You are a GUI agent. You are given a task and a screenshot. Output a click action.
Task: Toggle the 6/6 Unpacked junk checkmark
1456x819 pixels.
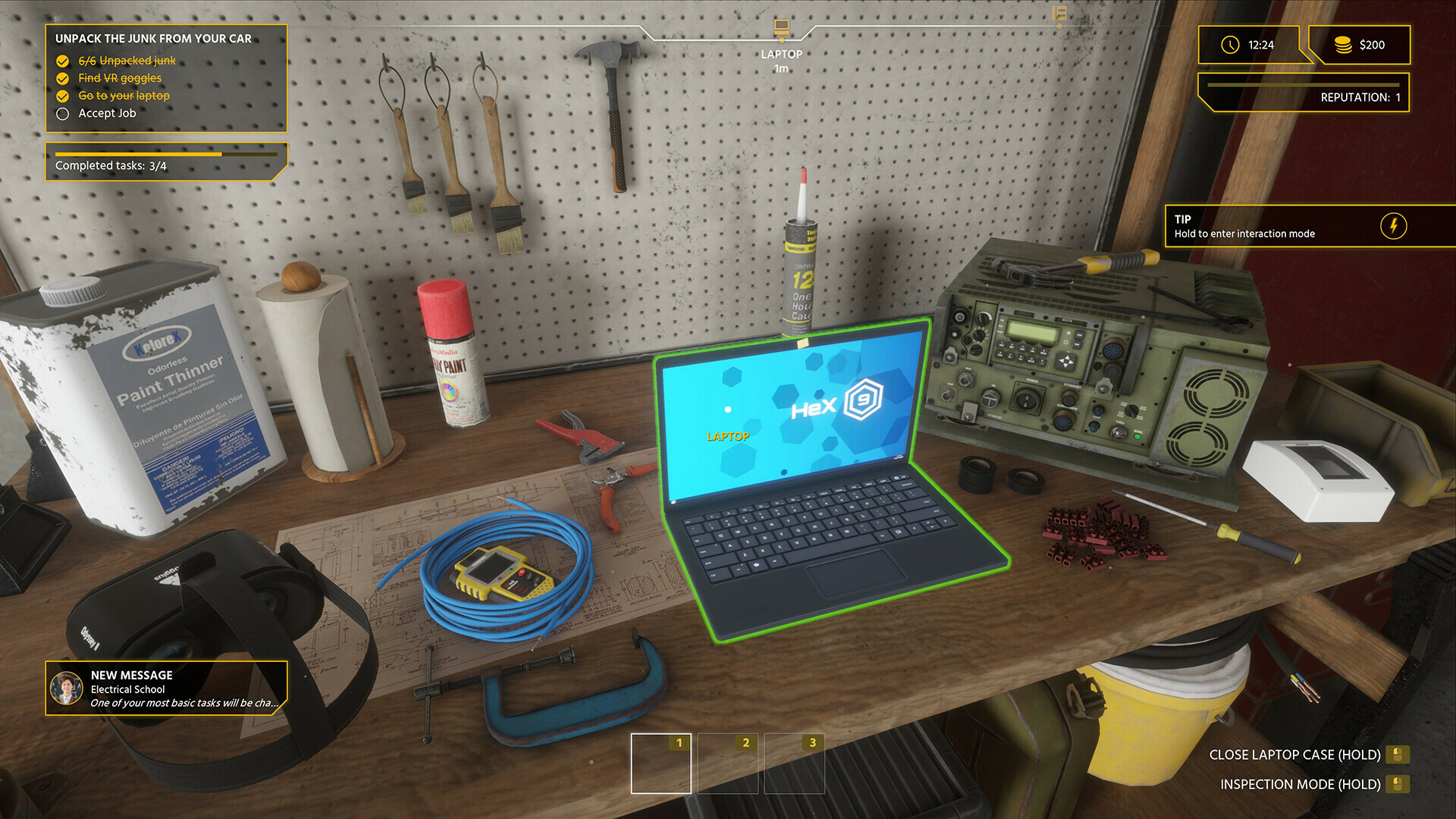point(62,60)
